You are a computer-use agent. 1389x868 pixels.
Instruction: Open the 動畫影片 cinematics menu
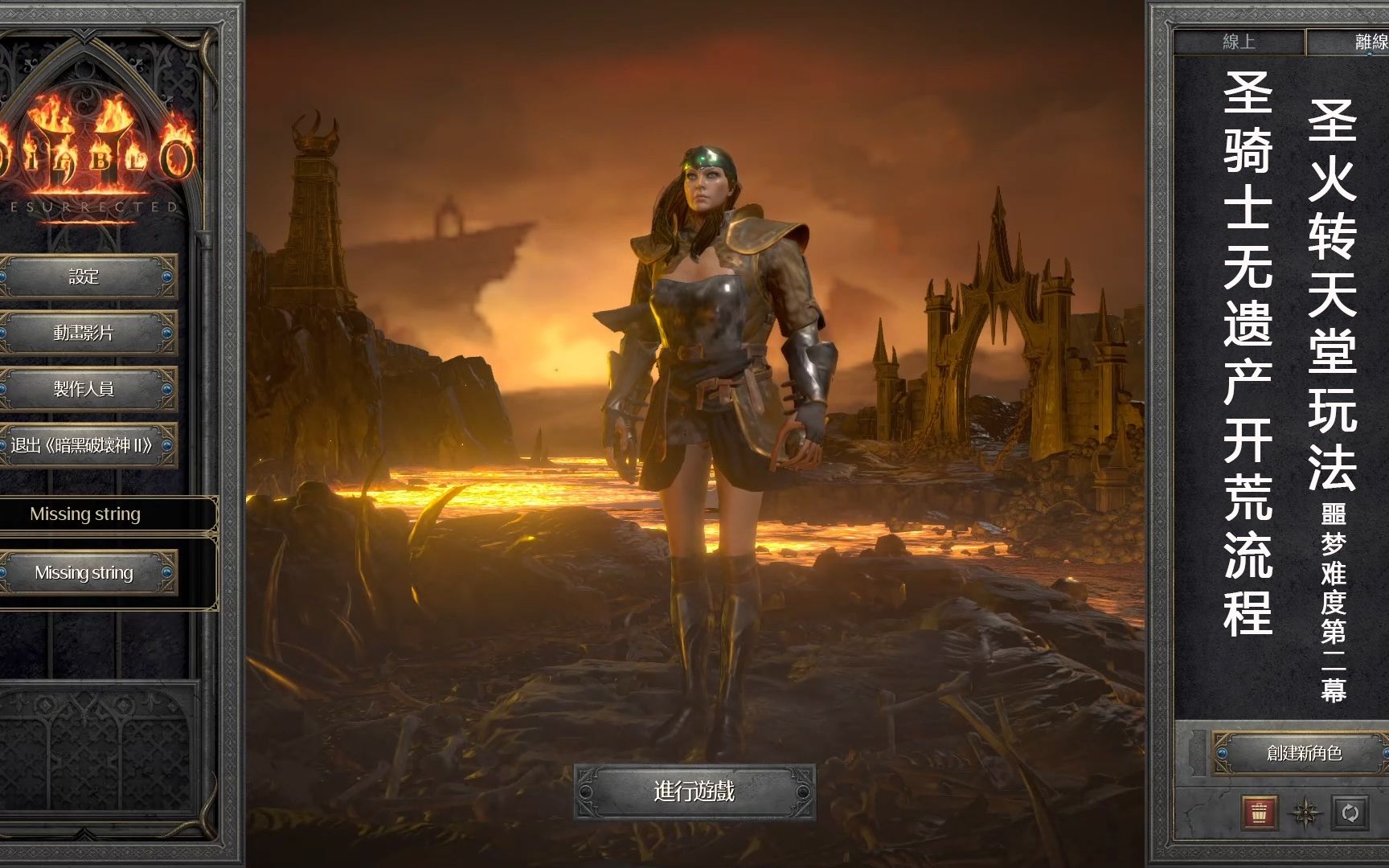[x=84, y=333]
